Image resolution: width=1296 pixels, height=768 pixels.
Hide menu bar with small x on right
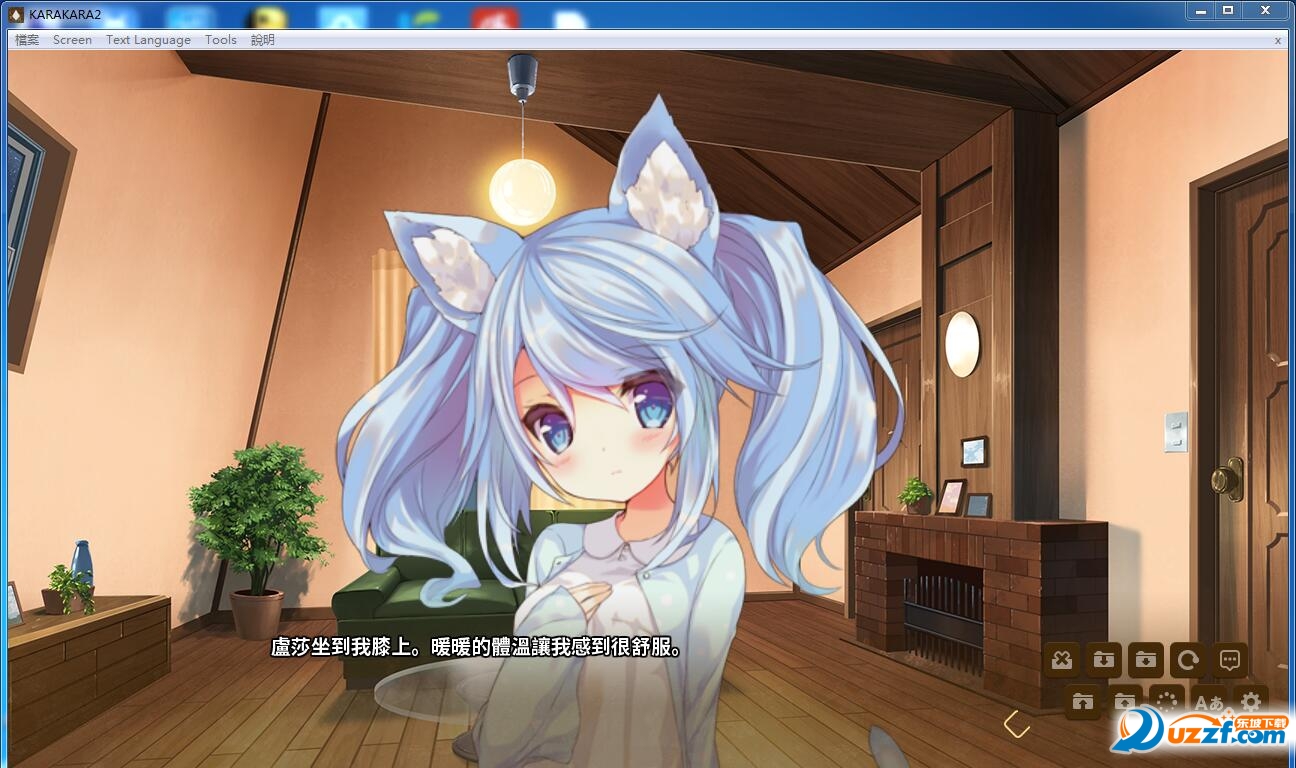1278,40
